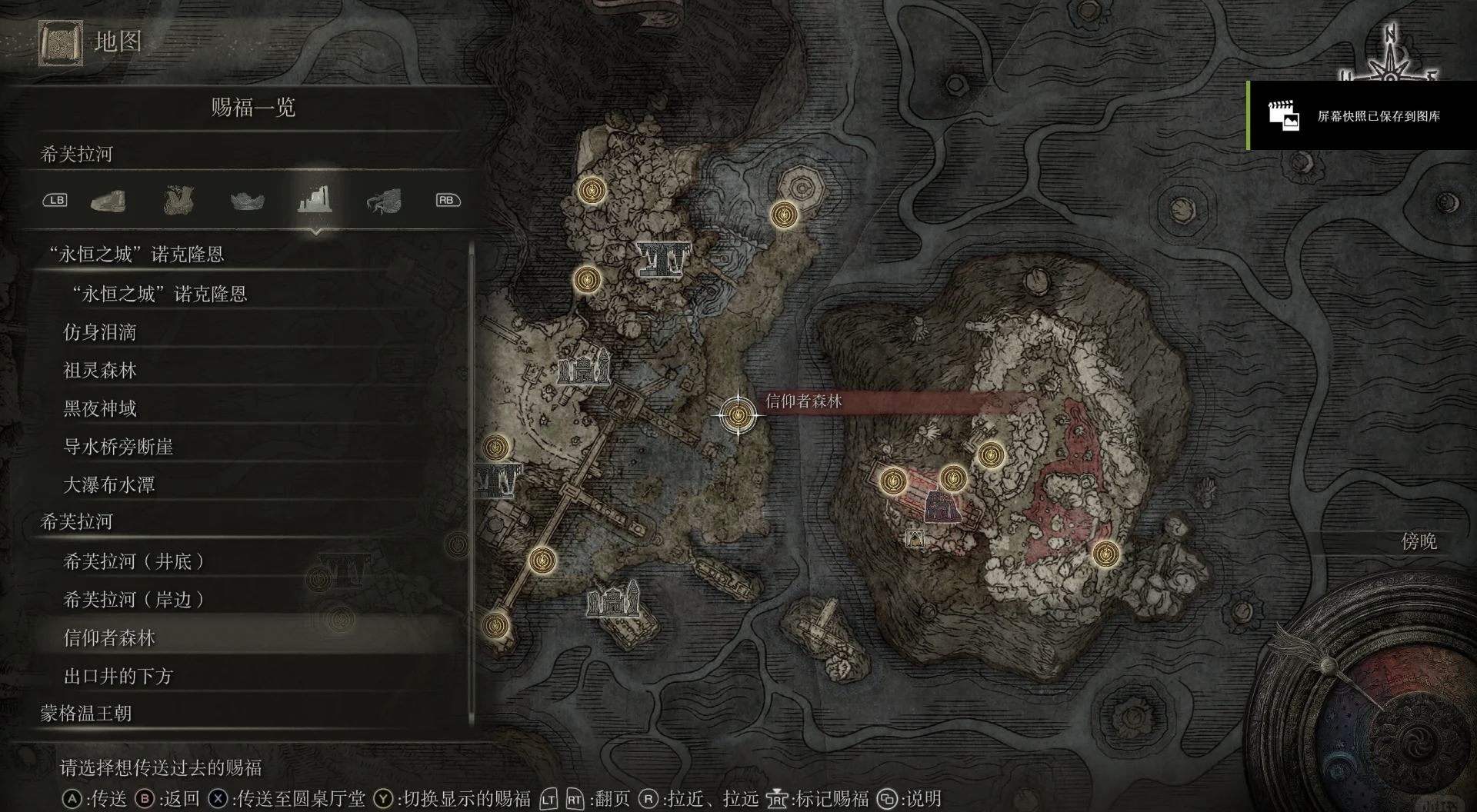1477x812 pixels.
Task: Choose 希芙拉河（井底） grace
Action: coord(133,561)
